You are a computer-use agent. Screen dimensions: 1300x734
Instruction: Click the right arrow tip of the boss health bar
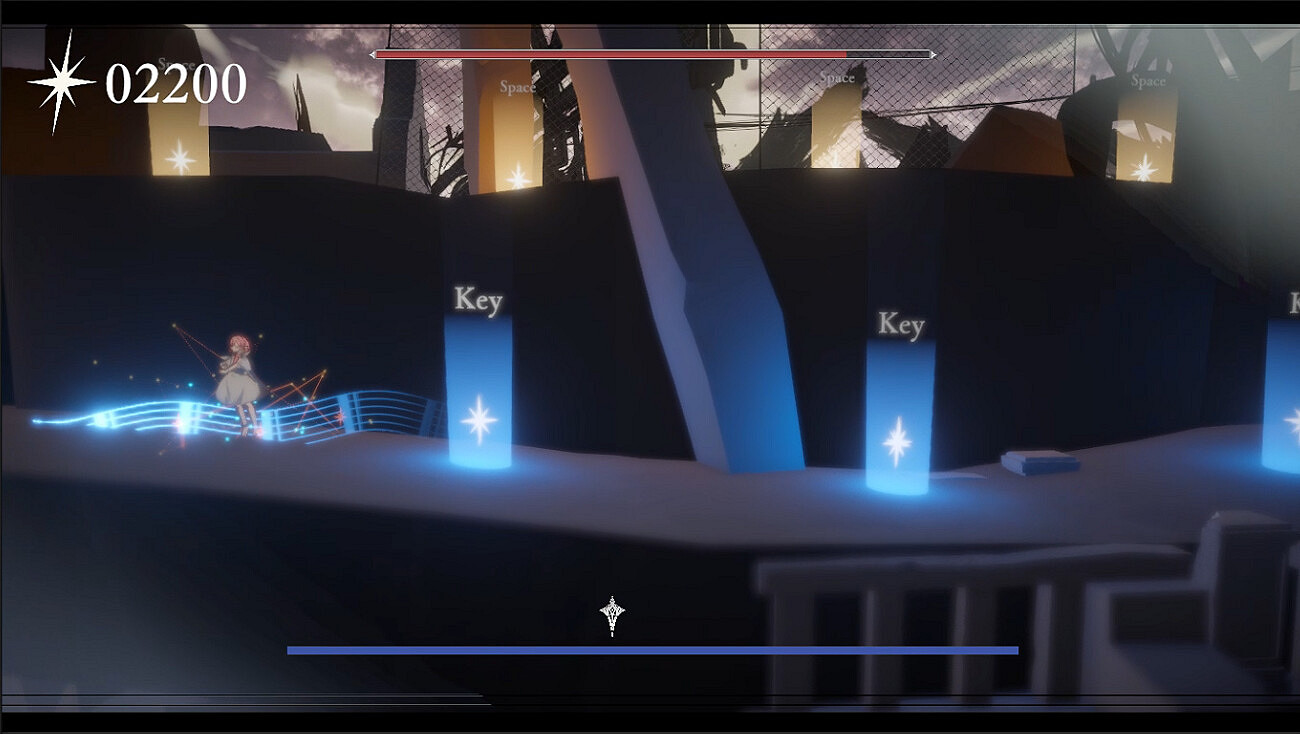[934, 53]
